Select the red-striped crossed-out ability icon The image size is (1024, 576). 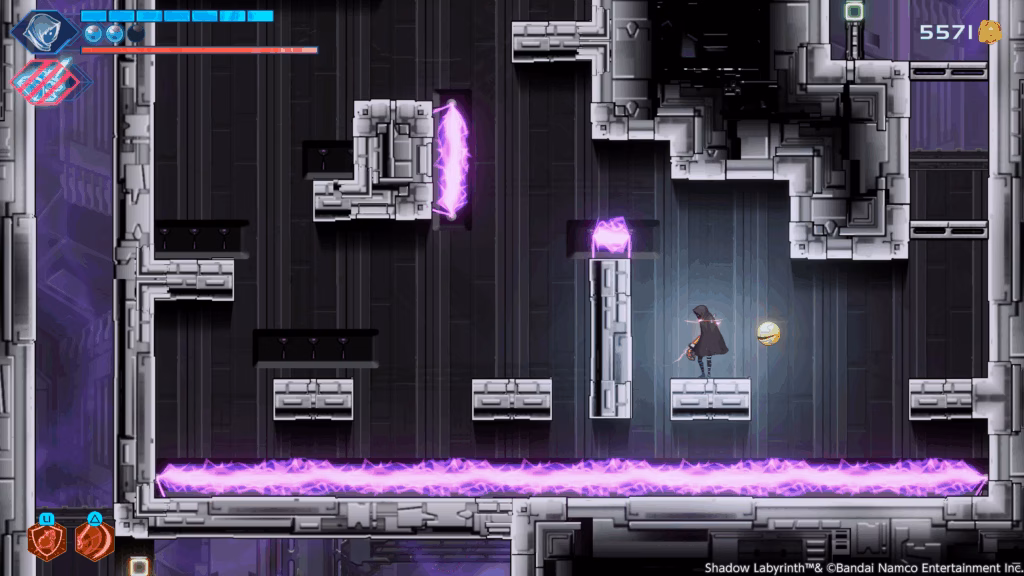(x=46, y=78)
